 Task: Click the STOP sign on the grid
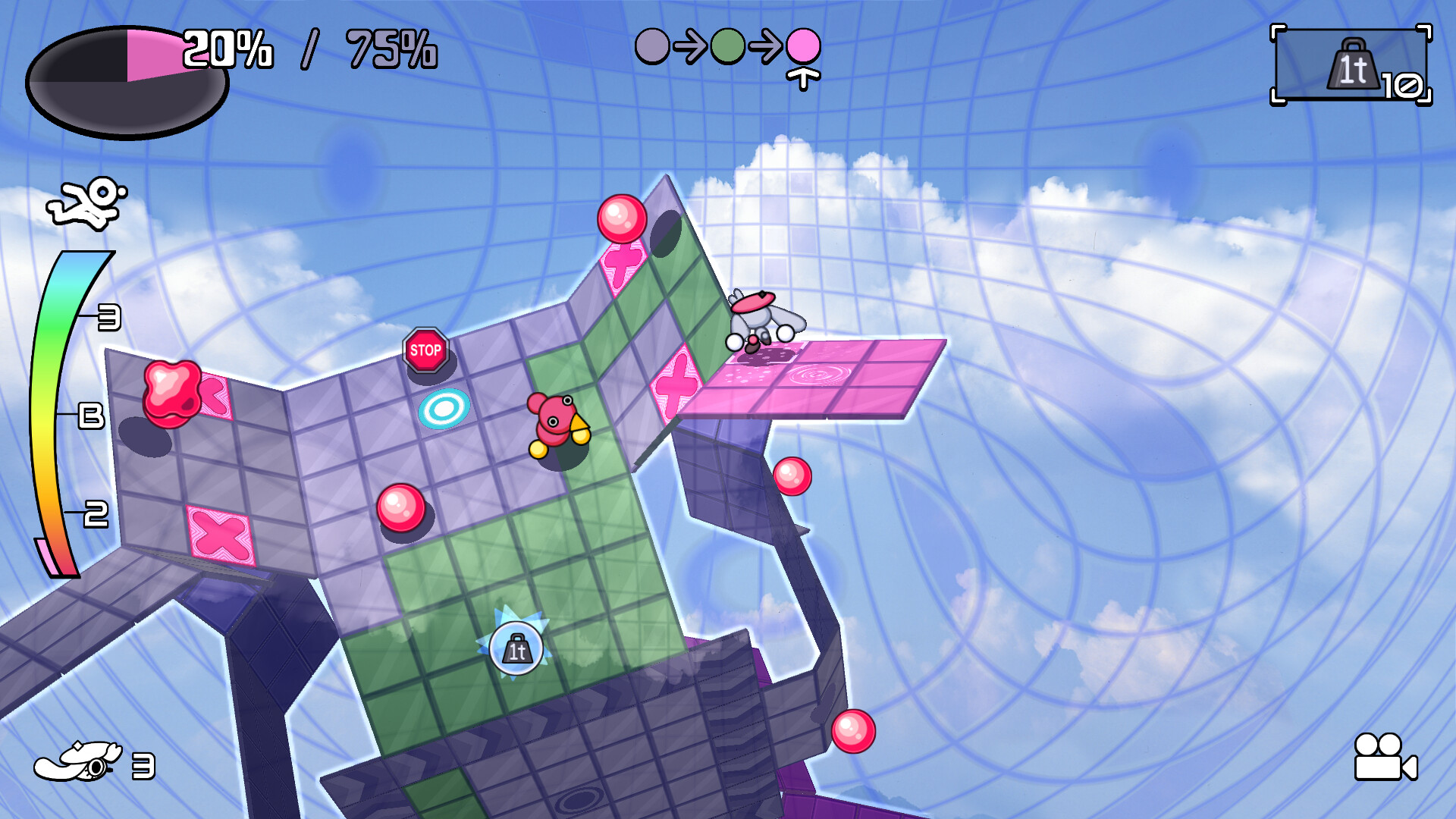[x=426, y=350]
